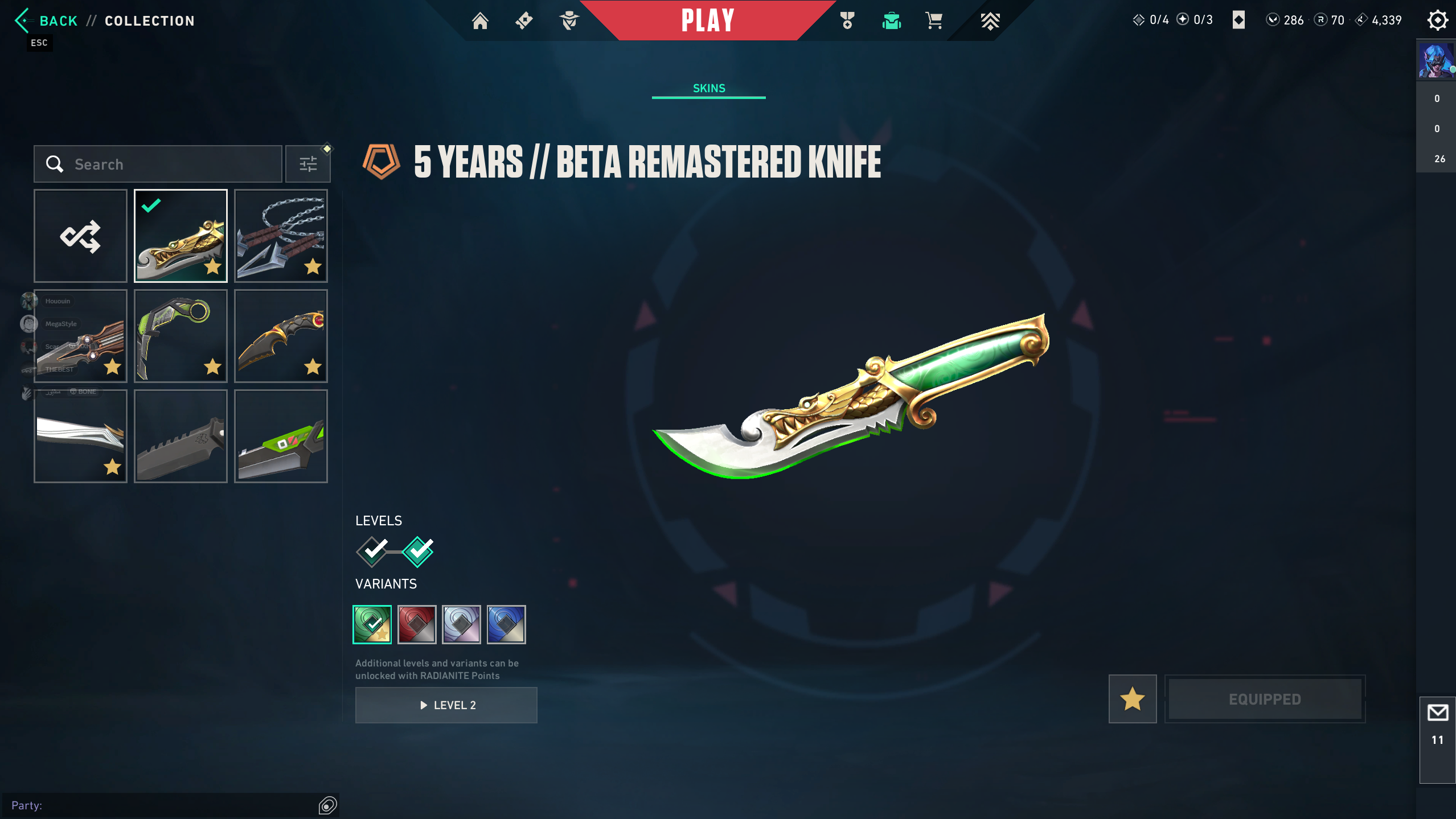The image size is (1456, 819).
Task: Select the random shuffle skin tile
Action: coord(80,236)
